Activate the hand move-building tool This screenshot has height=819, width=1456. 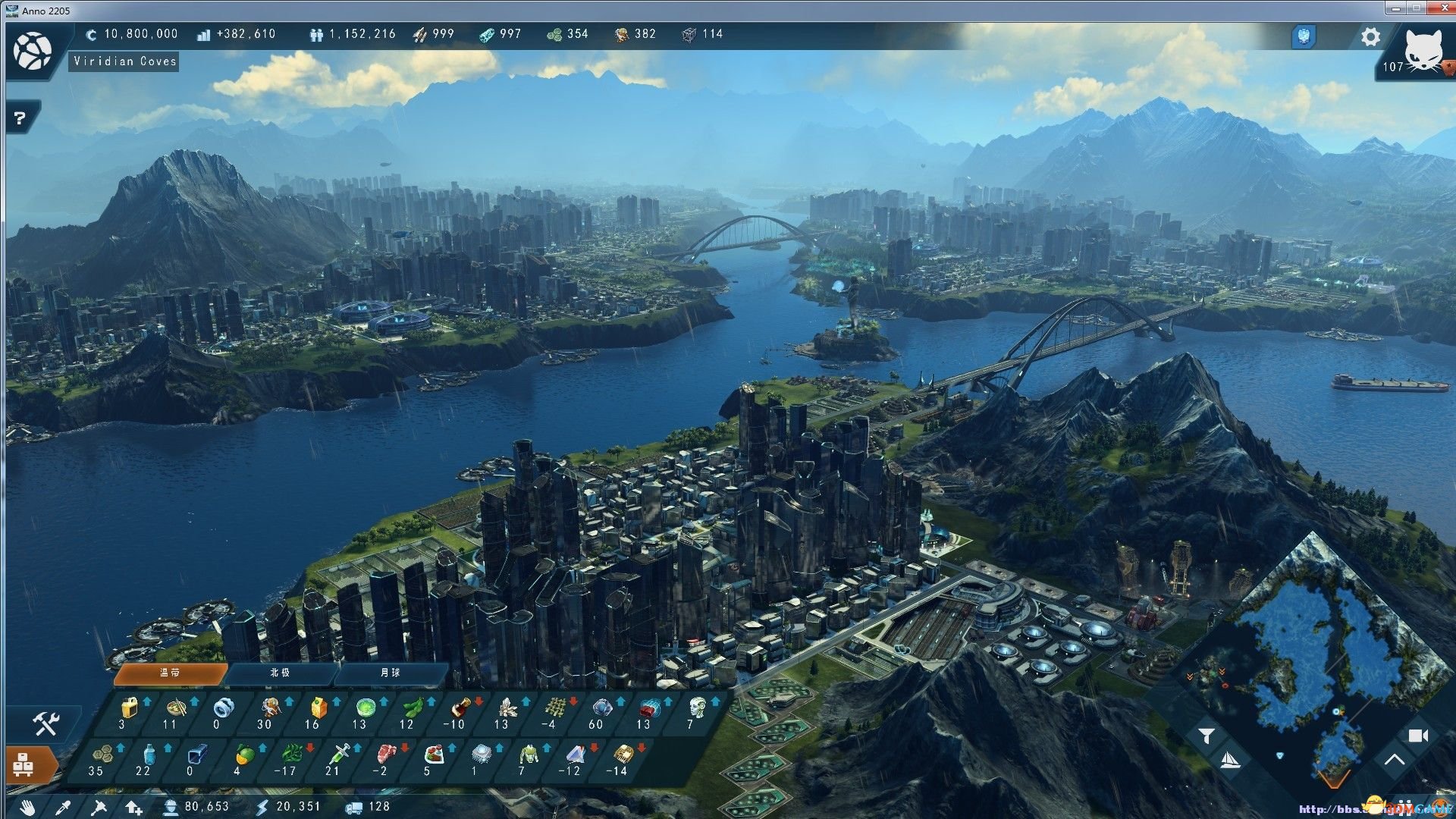point(28,808)
